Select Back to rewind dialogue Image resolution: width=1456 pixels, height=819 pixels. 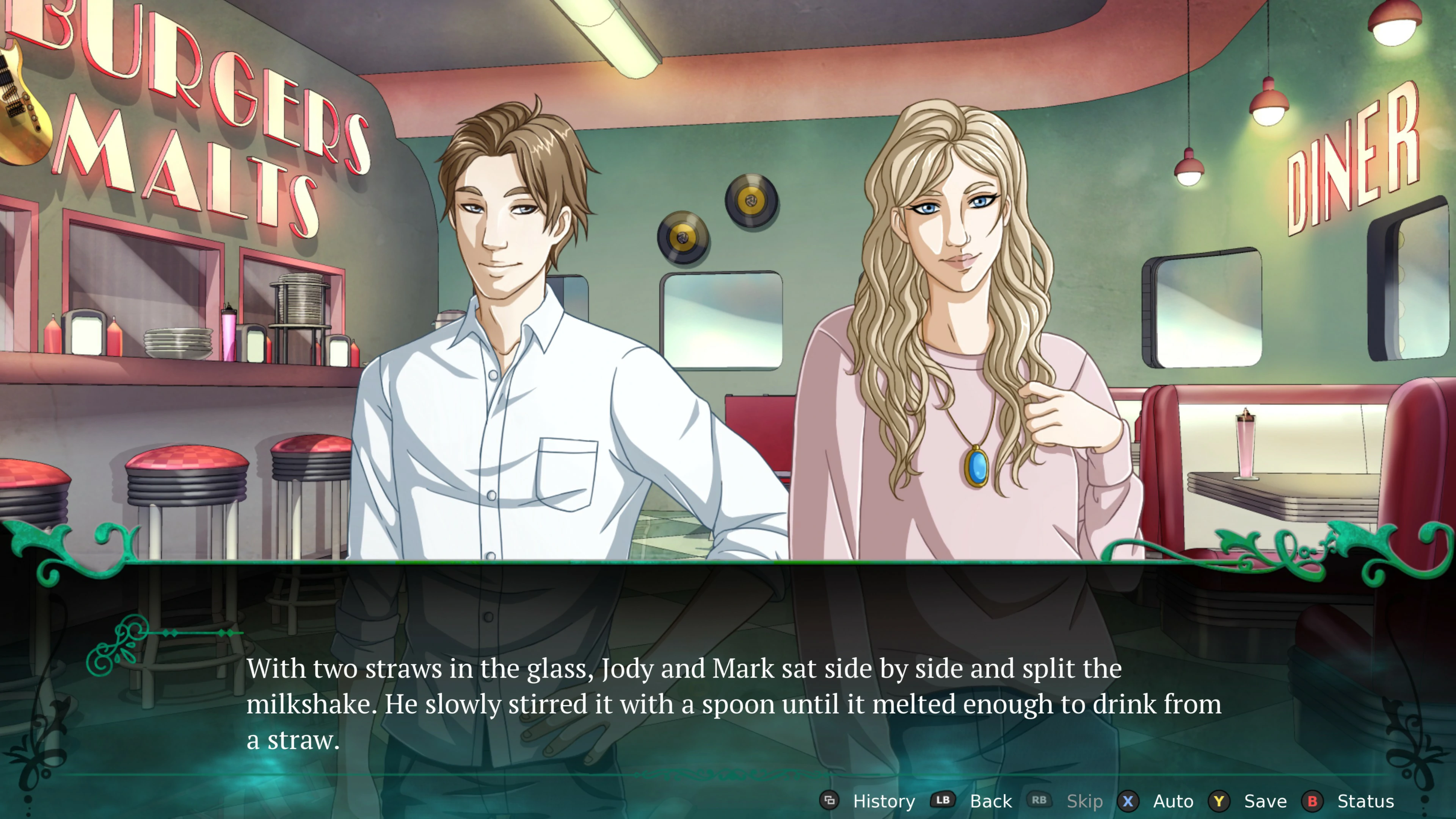990,801
